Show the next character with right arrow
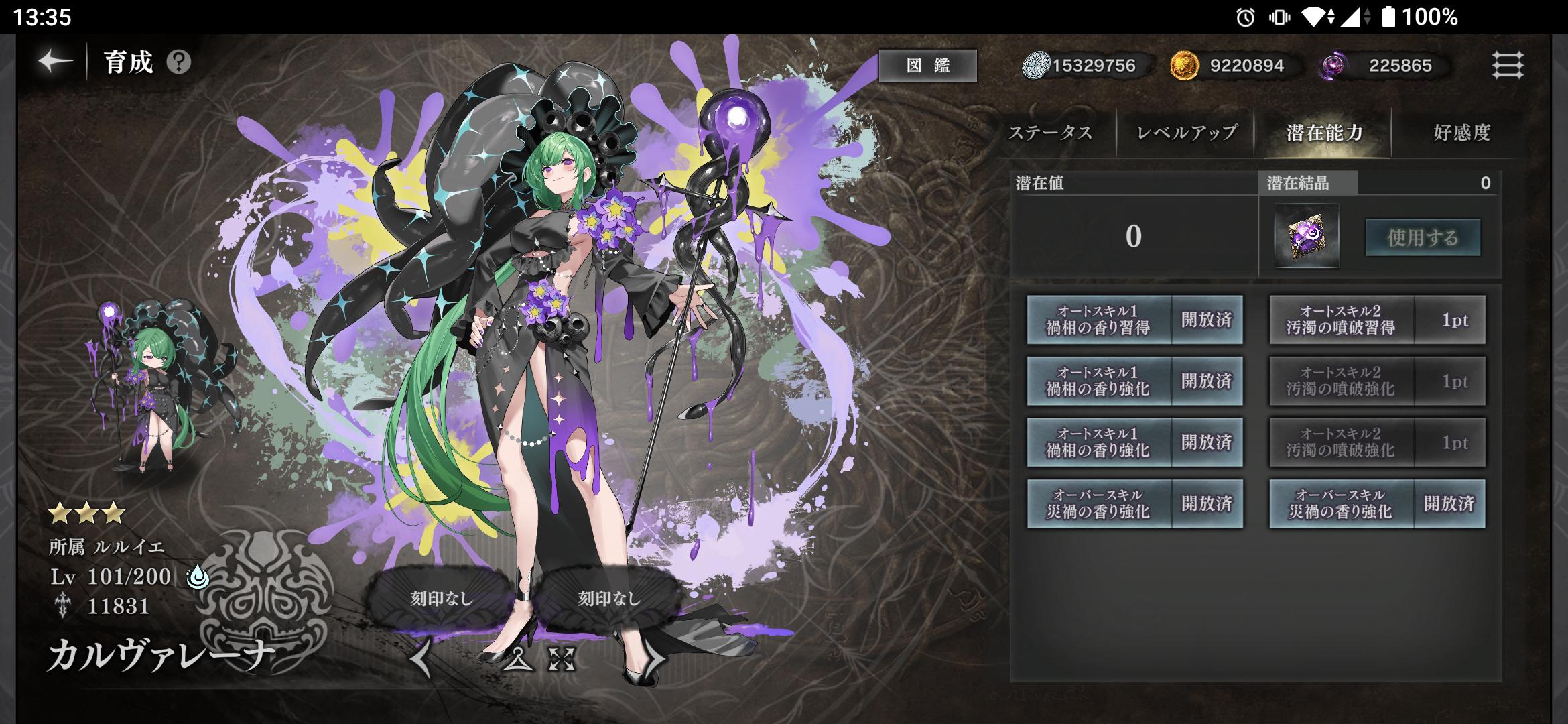Viewport: 1568px width, 724px height. click(653, 658)
